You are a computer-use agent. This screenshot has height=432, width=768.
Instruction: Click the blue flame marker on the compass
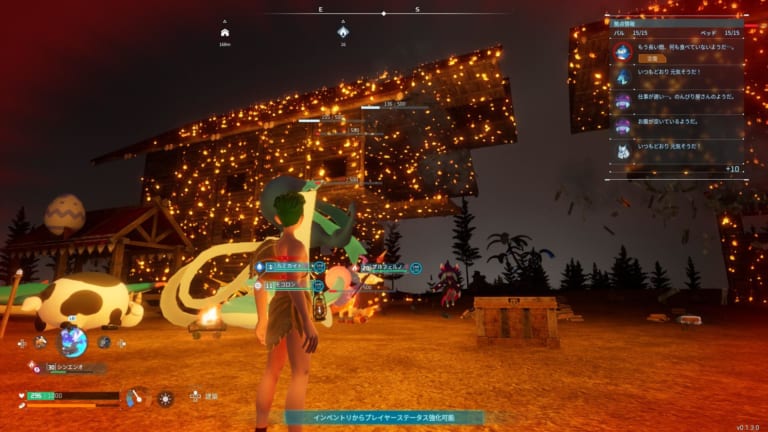343,31
